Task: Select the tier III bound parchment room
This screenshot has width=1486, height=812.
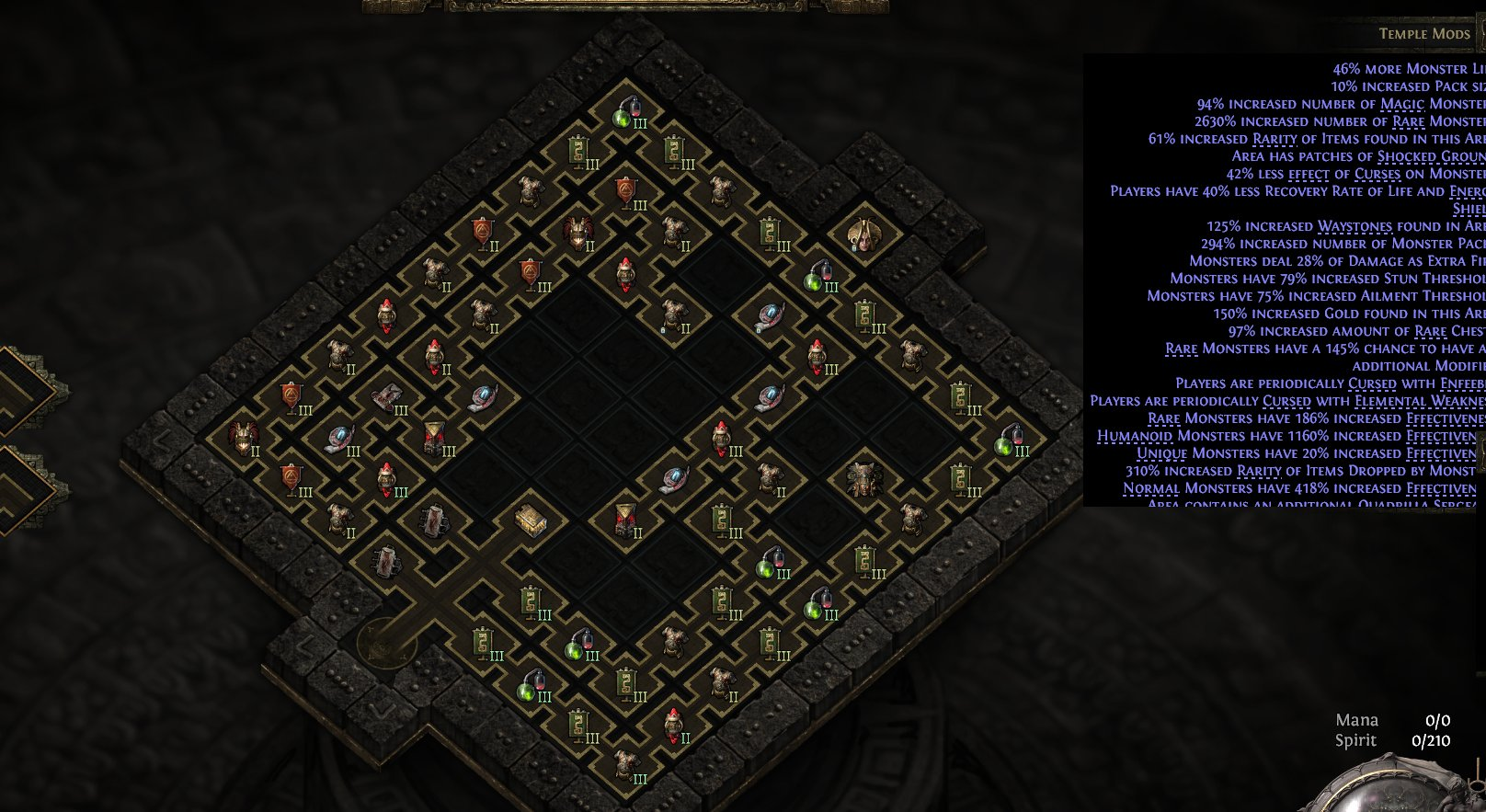Action: (x=388, y=399)
